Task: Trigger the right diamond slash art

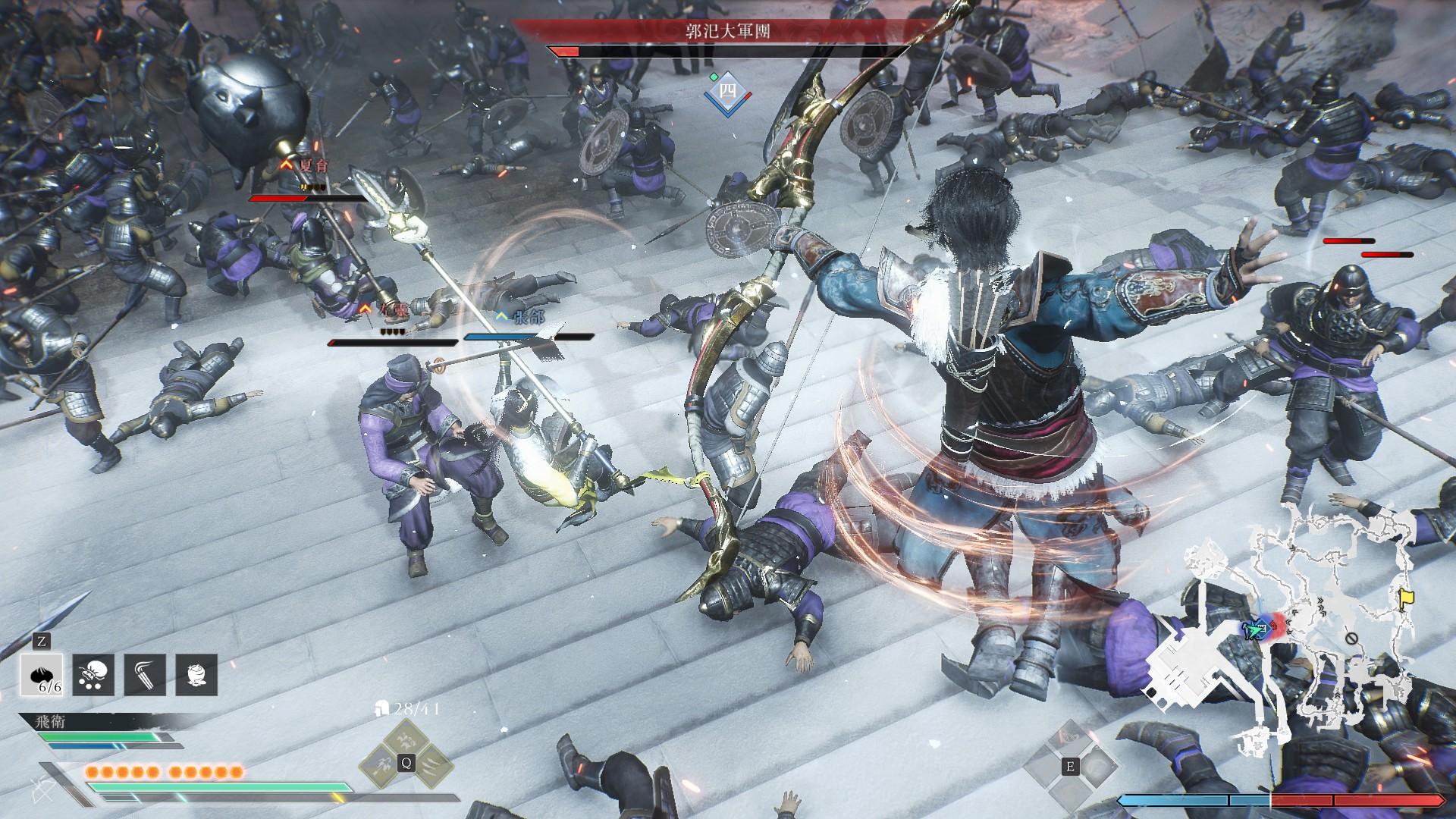Action: (434, 764)
